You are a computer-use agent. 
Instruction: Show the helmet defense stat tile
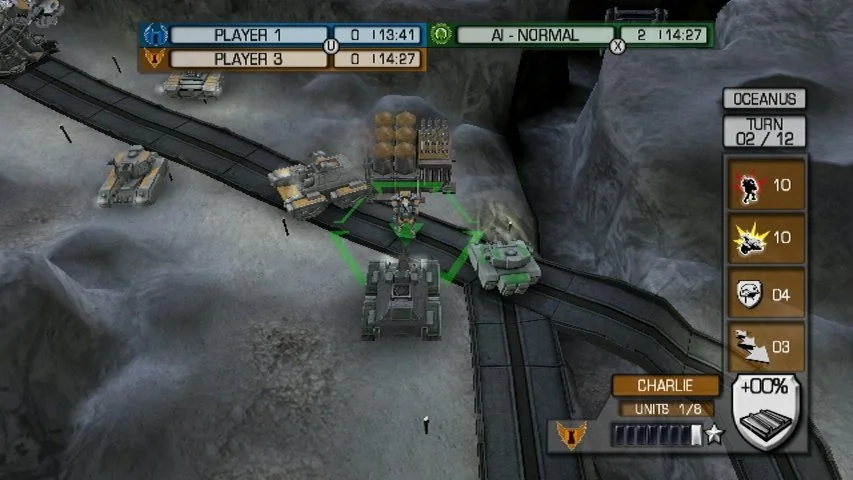click(765, 293)
